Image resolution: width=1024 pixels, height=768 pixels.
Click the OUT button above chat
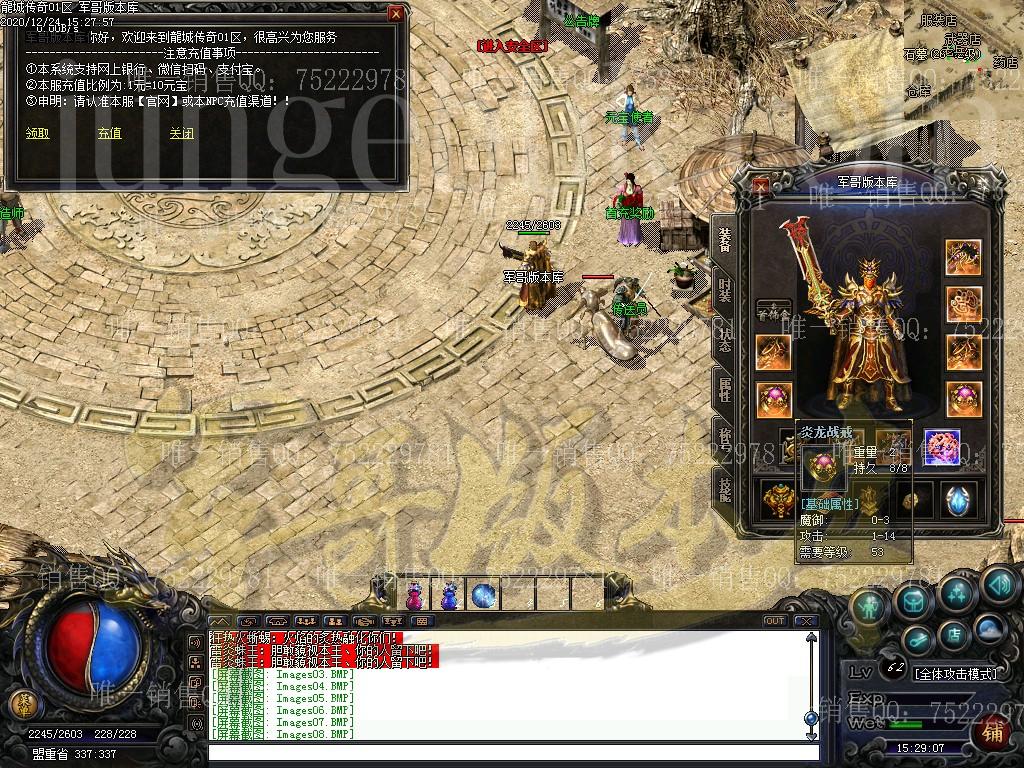coord(774,621)
